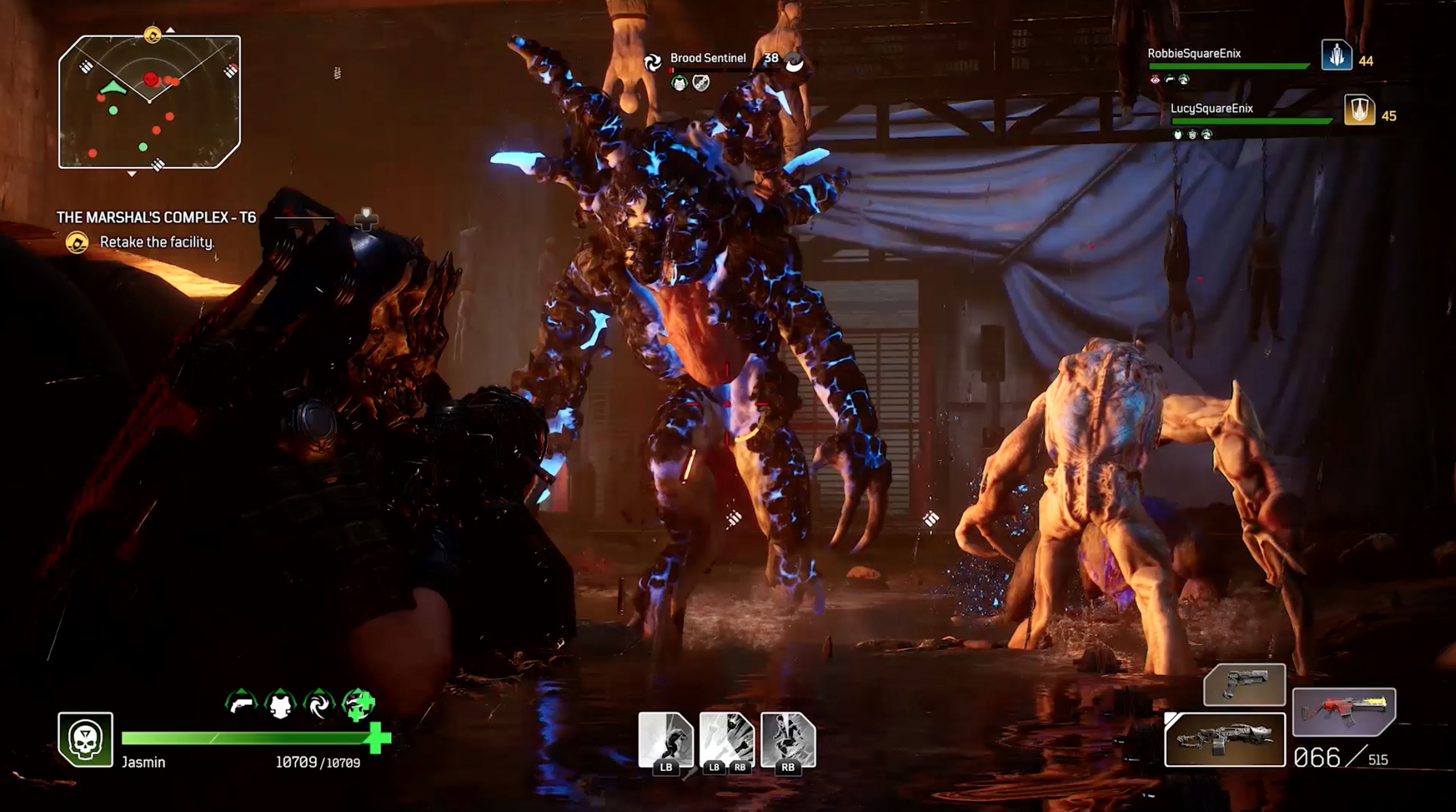The width and height of the screenshot is (1456, 812).
Task: Select the pistol weapon buff icon
Action: tap(242, 704)
